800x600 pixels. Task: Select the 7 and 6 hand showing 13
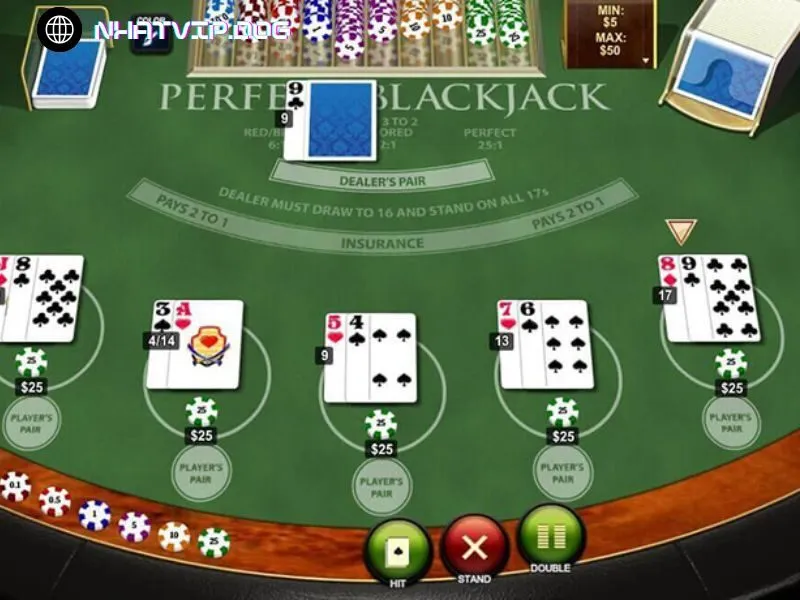pyautogui.click(x=546, y=344)
